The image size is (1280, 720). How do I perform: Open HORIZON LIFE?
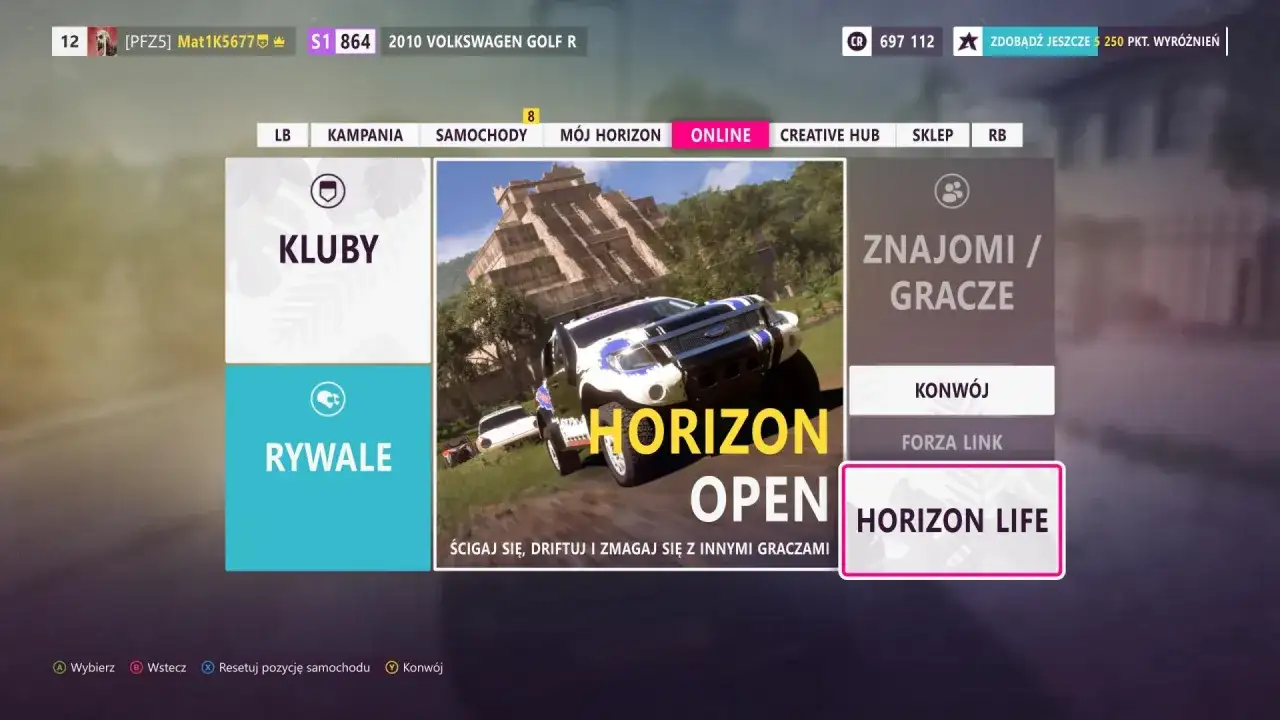pos(952,521)
